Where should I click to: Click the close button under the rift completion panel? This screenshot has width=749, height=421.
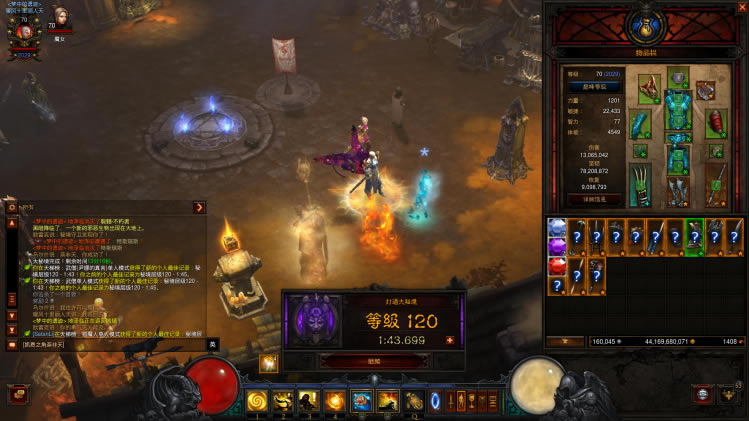click(373, 361)
